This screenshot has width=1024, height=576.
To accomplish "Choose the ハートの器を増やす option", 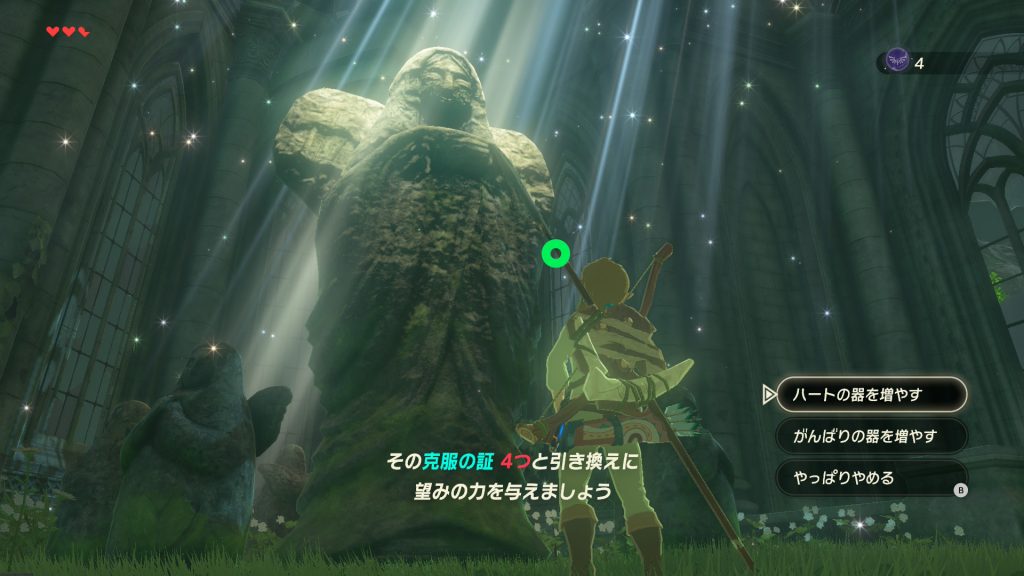I will (x=871, y=394).
